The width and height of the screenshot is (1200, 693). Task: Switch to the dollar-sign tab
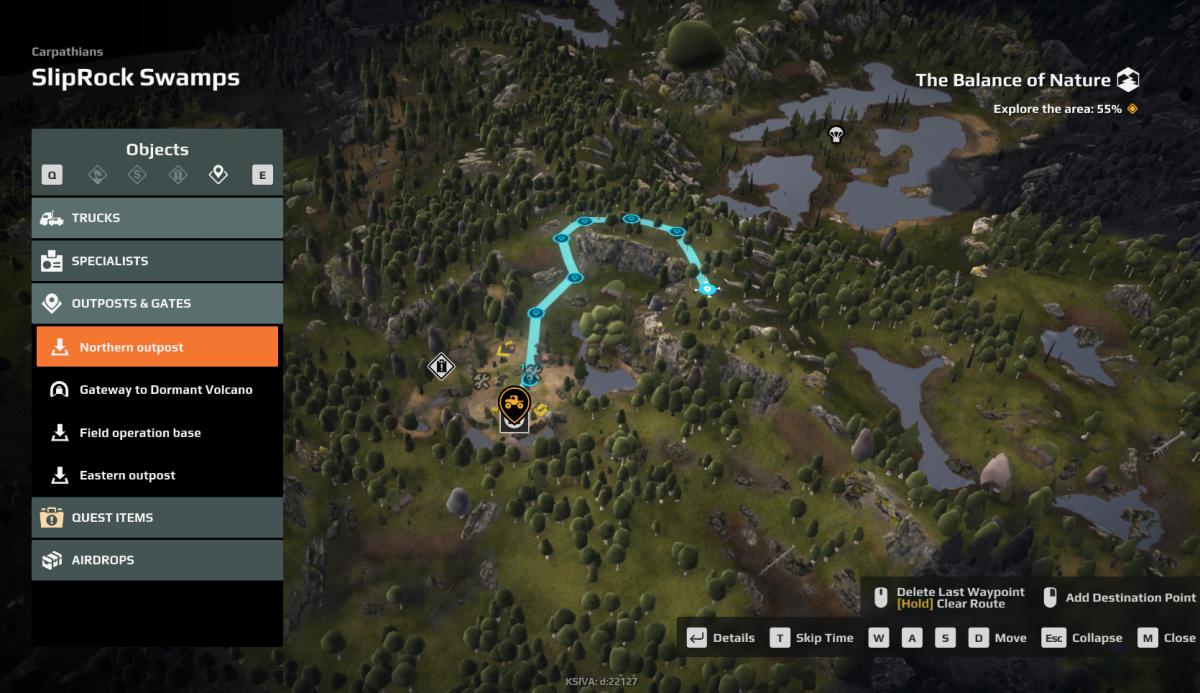pyautogui.click(x=138, y=176)
